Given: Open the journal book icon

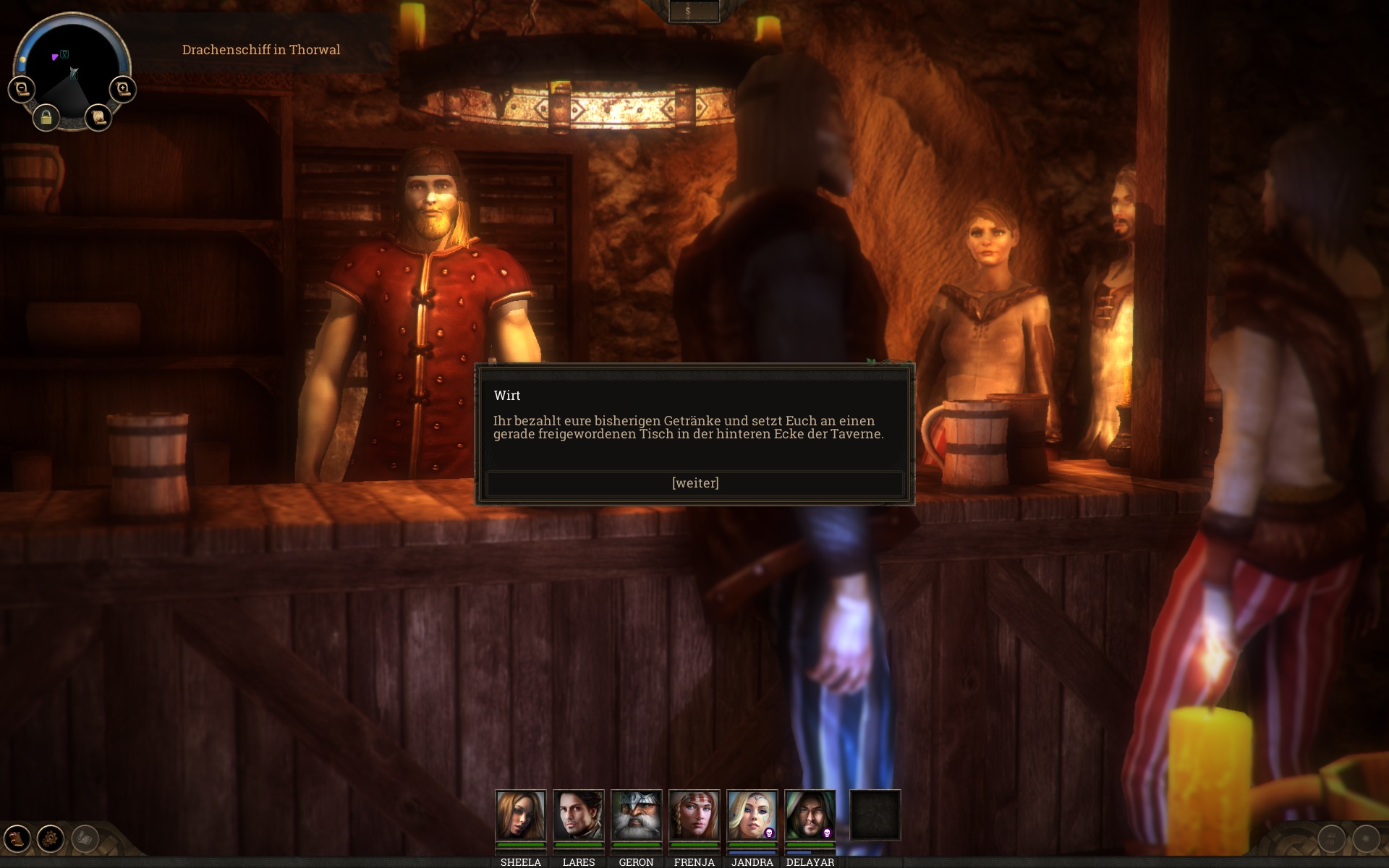Looking at the screenshot, I should (17, 839).
